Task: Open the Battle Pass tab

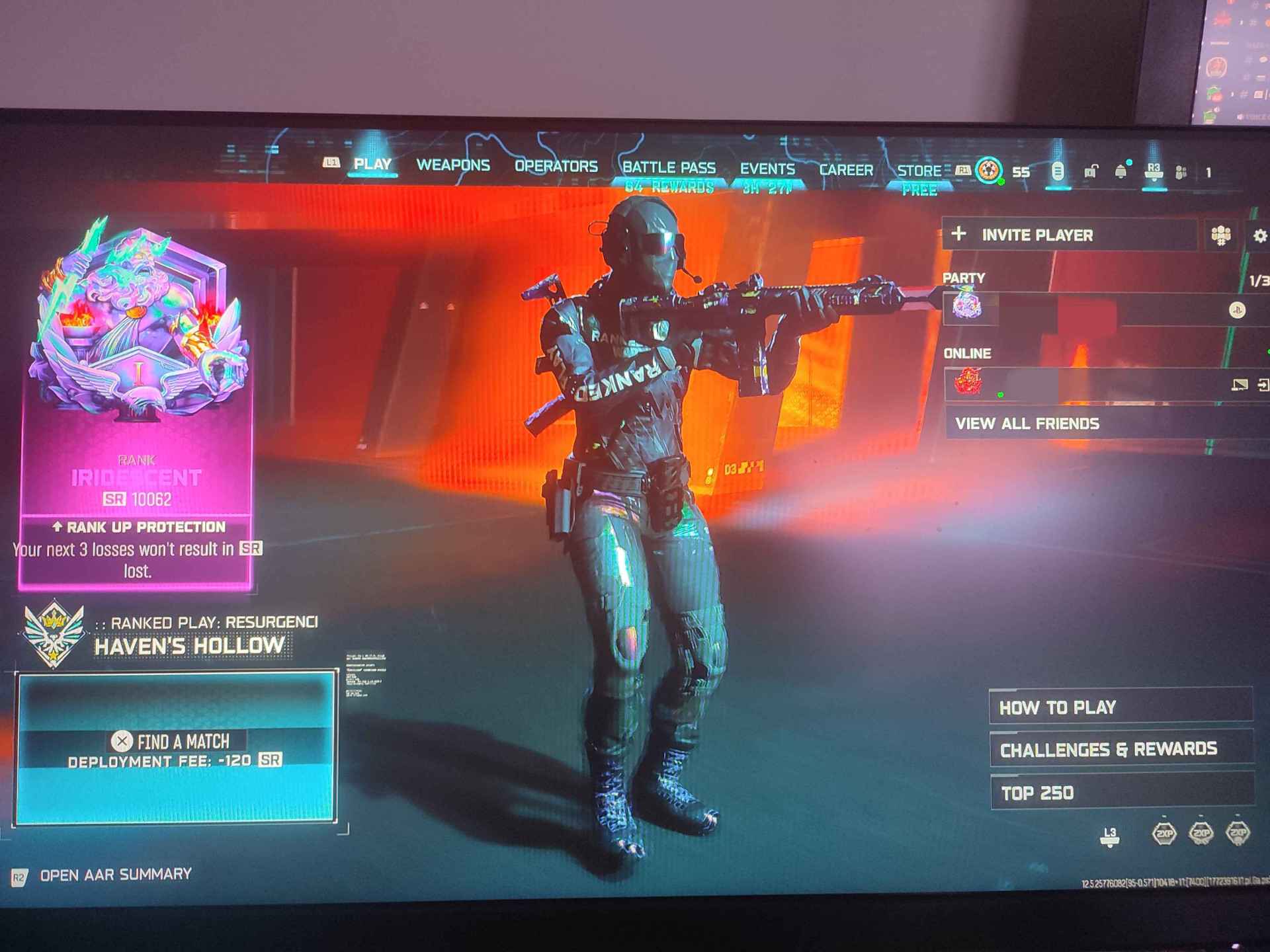Action: point(667,168)
